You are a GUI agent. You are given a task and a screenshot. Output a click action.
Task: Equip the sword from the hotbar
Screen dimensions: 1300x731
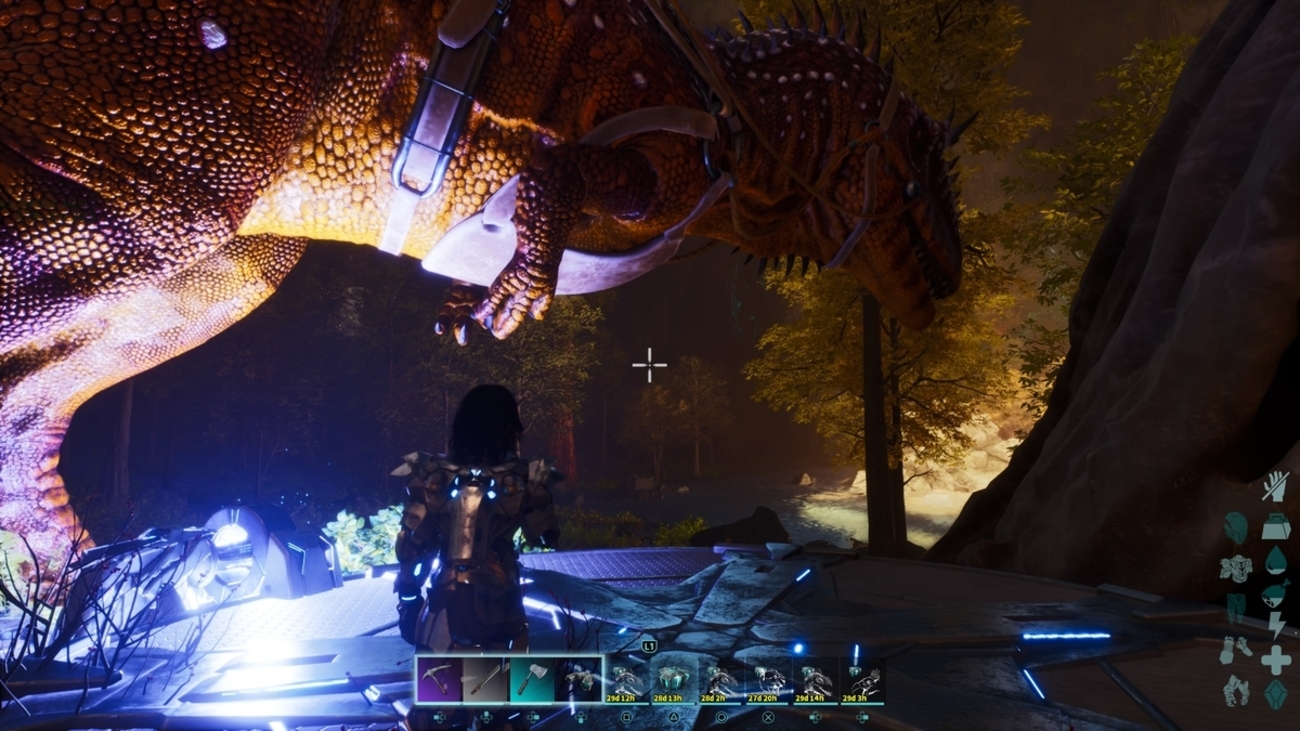point(486,679)
